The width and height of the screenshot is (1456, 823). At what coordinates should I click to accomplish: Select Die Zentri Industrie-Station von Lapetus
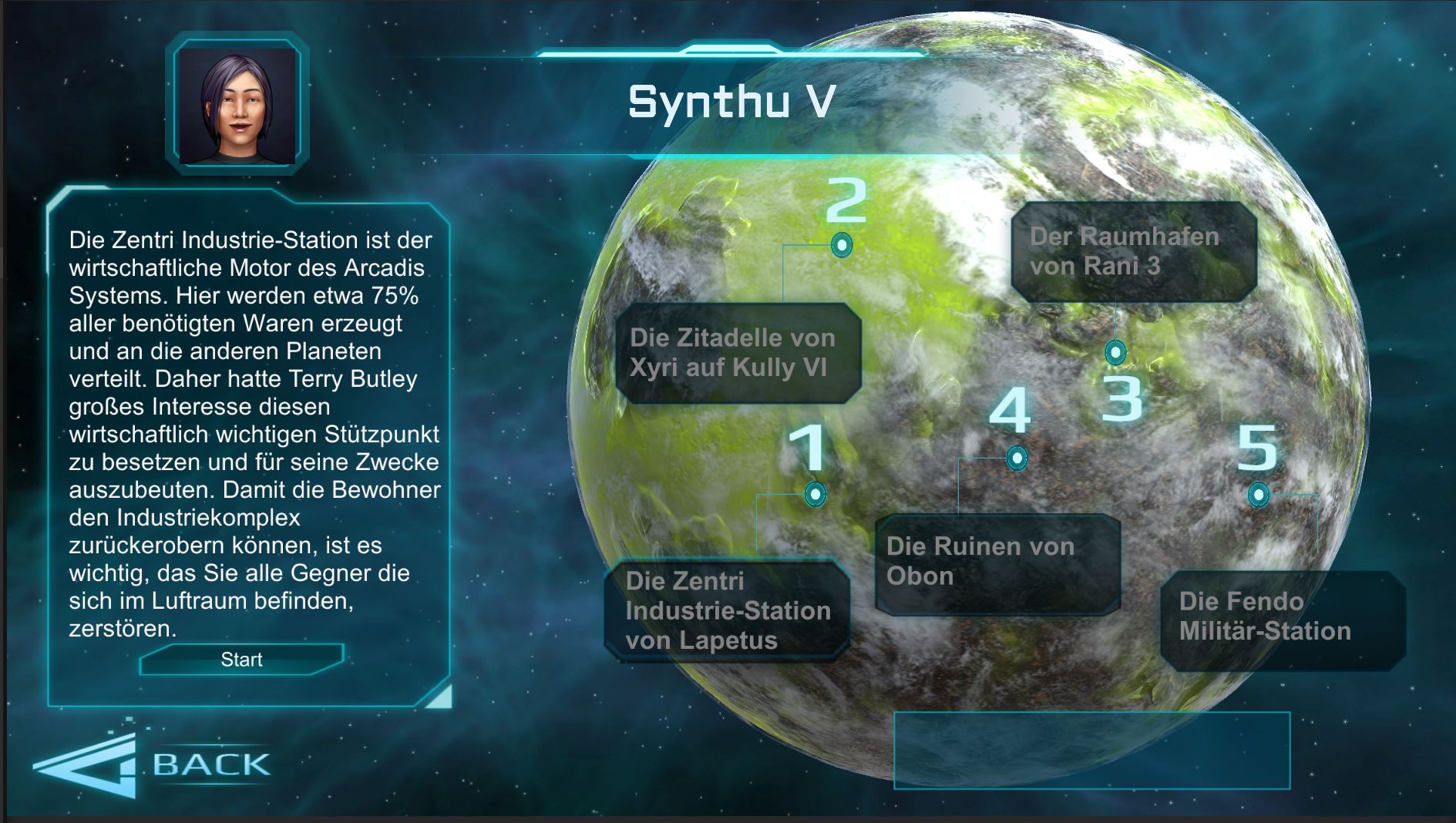727,610
